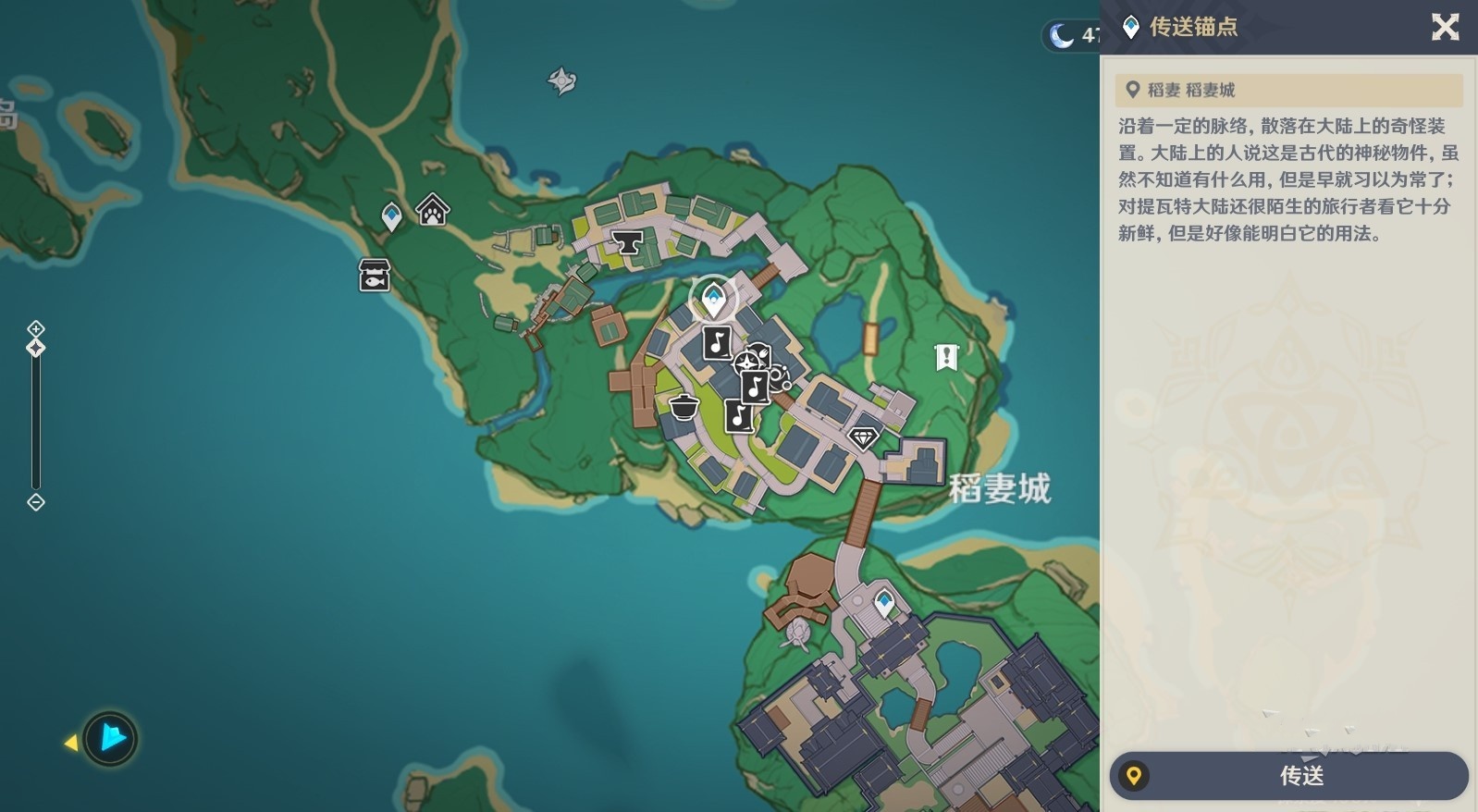Click the teacup shop icon near city center
Image resolution: width=1478 pixels, height=812 pixels.
click(780, 380)
